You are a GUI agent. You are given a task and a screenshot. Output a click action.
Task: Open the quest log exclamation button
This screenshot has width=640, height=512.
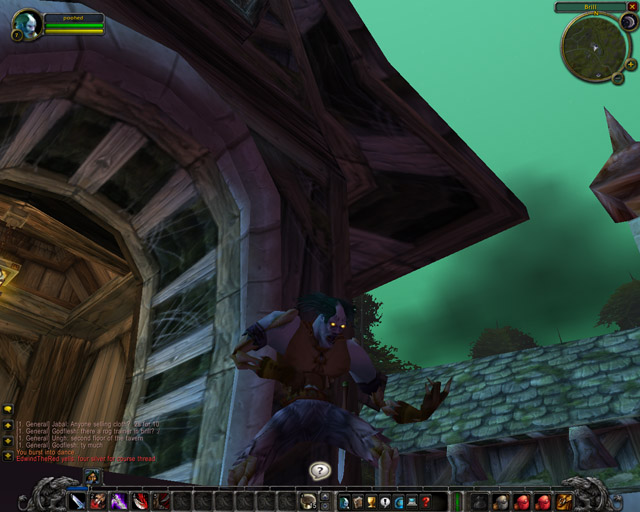coord(385,501)
